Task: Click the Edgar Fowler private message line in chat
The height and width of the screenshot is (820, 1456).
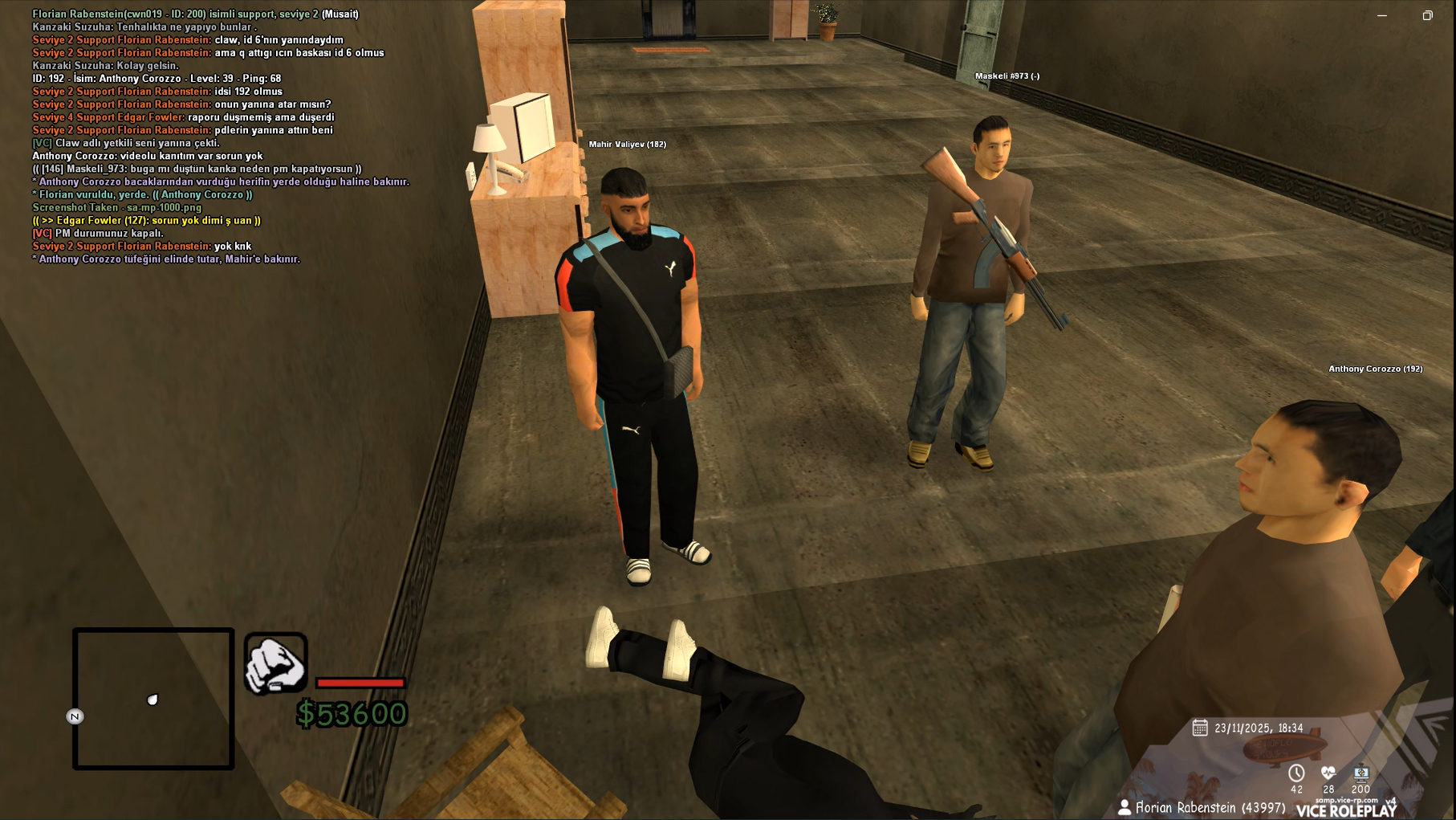Action: [x=146, y=220]
